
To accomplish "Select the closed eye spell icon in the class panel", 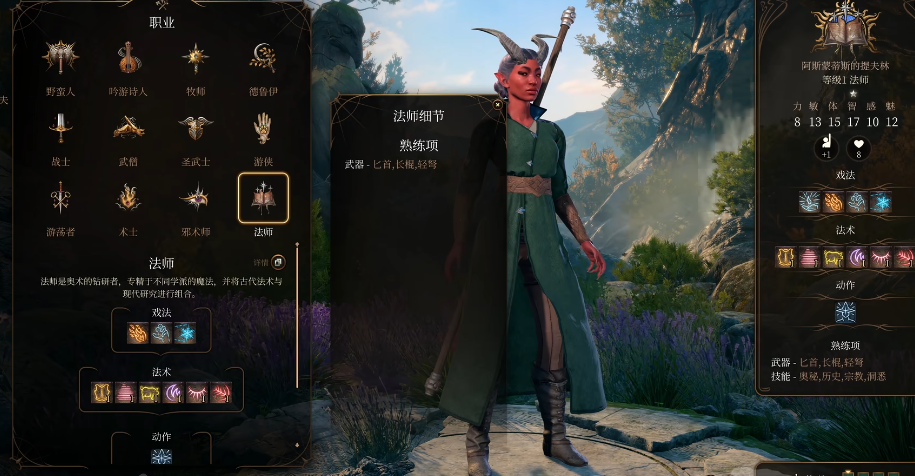I will (198, 392).
